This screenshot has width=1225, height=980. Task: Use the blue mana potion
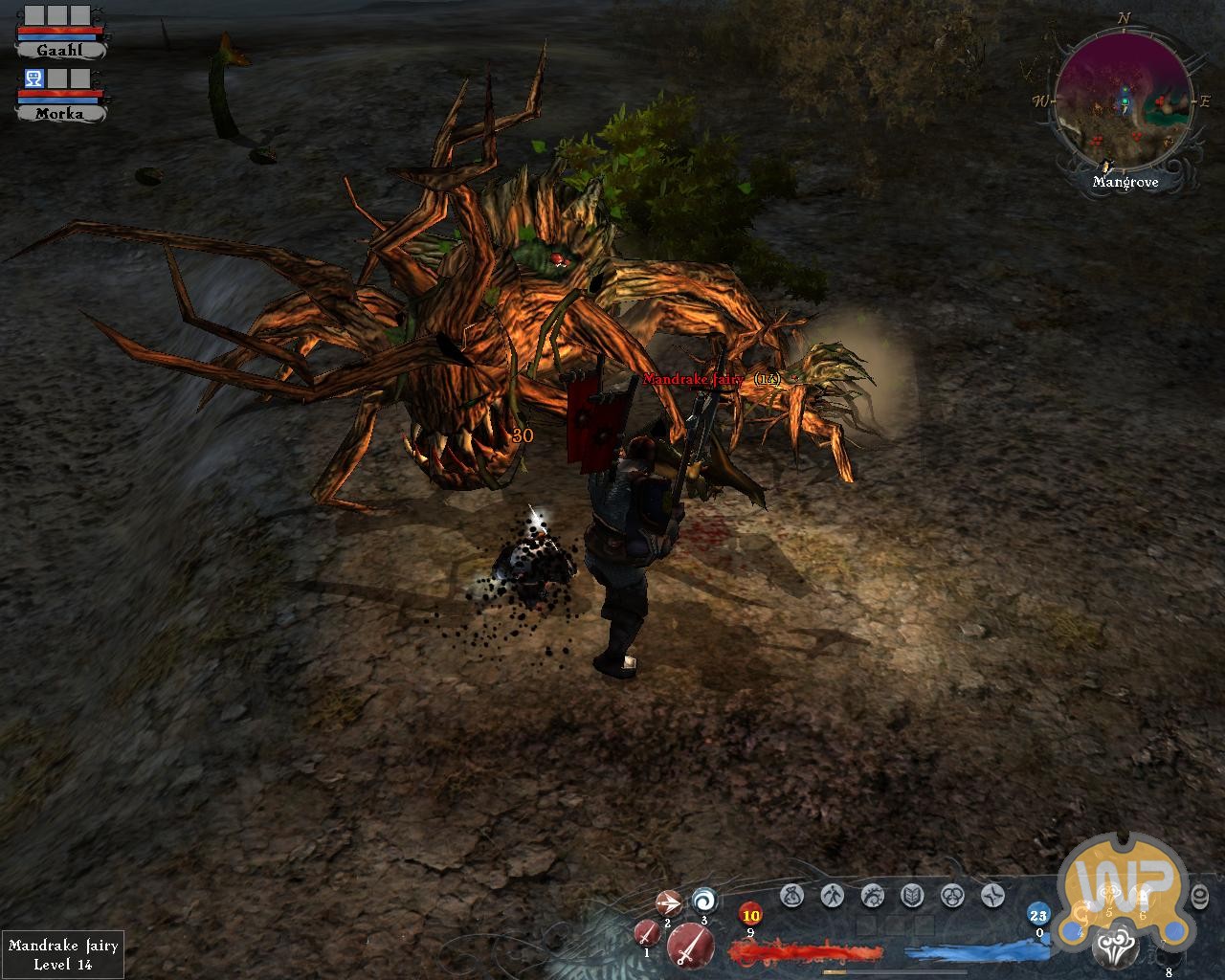1038,914
